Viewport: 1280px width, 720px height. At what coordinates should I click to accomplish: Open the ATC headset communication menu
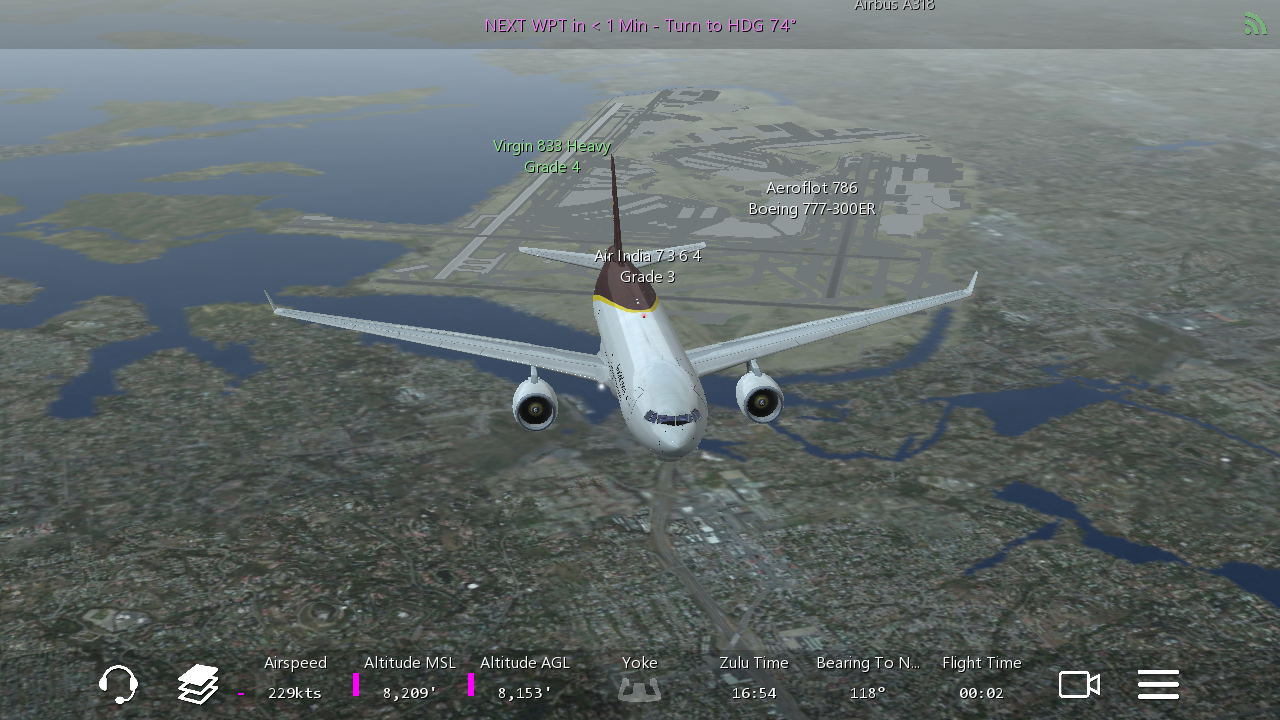118,685
